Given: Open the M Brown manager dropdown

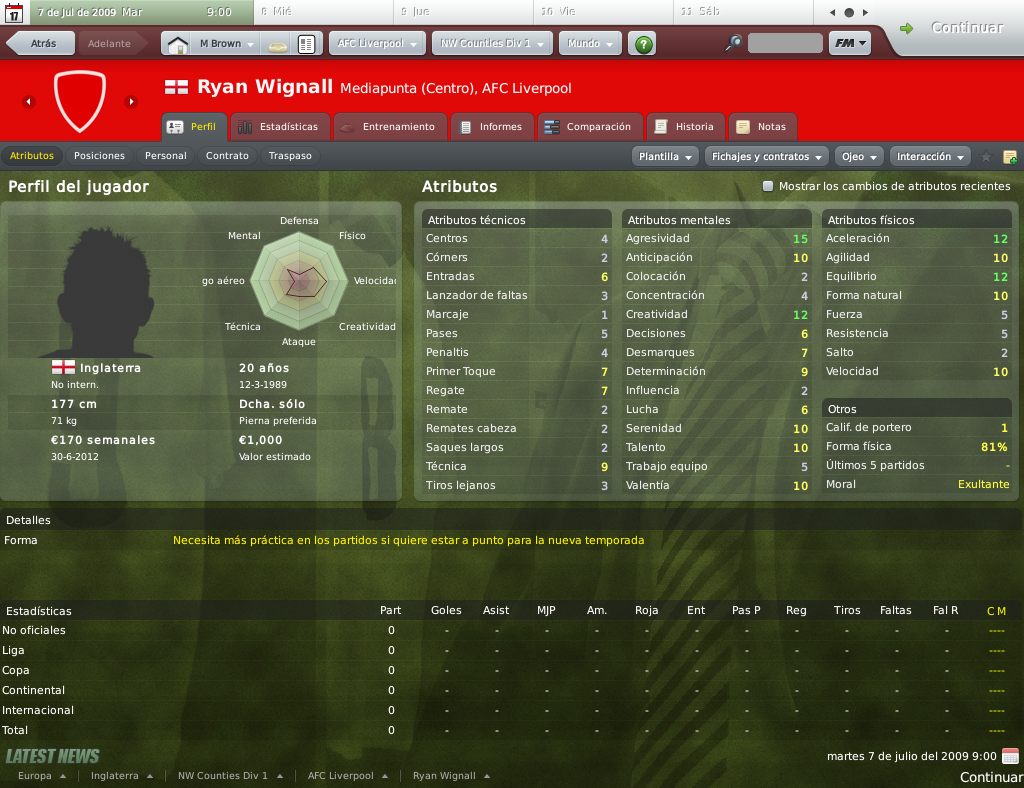Looking at the screenshot, I should [226, 44].
